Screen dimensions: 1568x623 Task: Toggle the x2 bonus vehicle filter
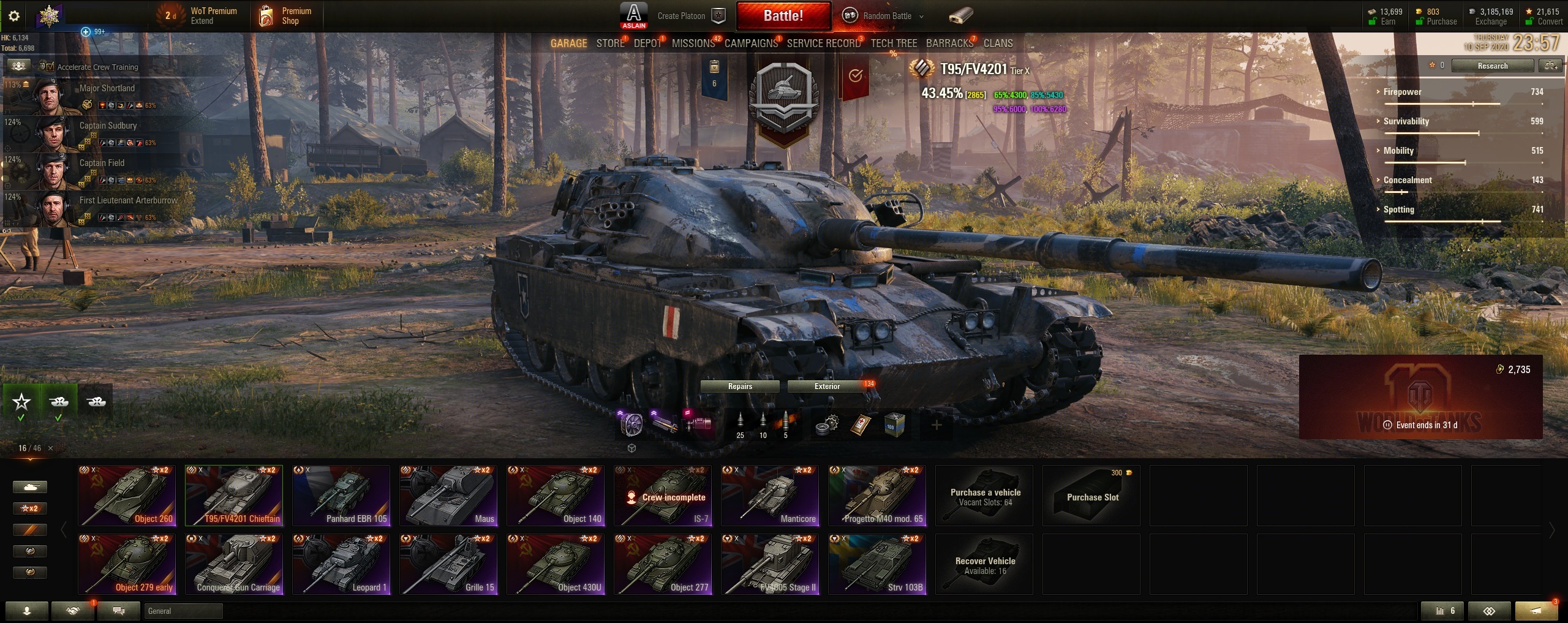[x=29, y=508]
